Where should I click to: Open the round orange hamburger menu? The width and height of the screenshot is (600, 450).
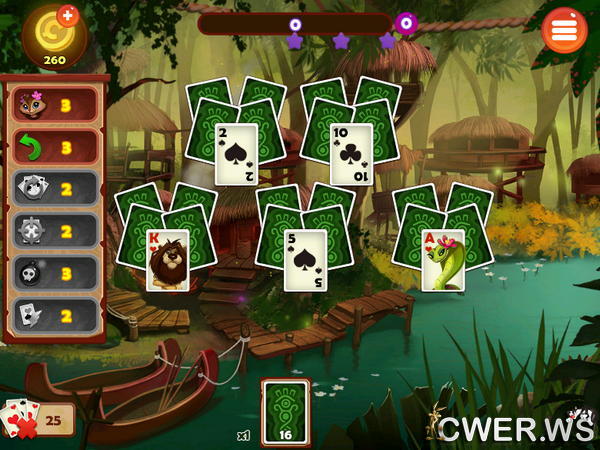tap(564, 30)
